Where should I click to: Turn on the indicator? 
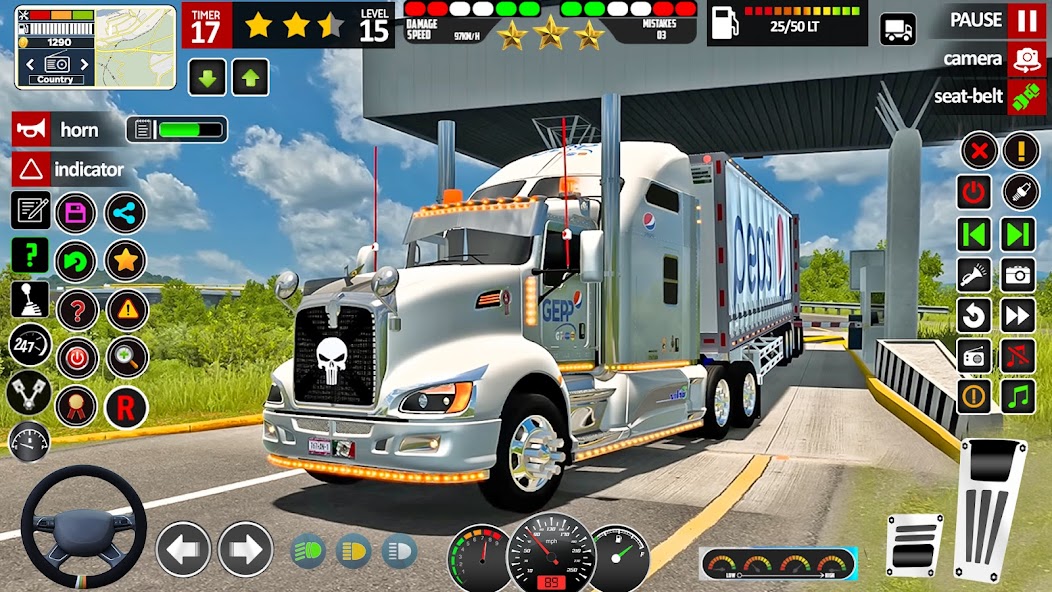click(30, 169)
